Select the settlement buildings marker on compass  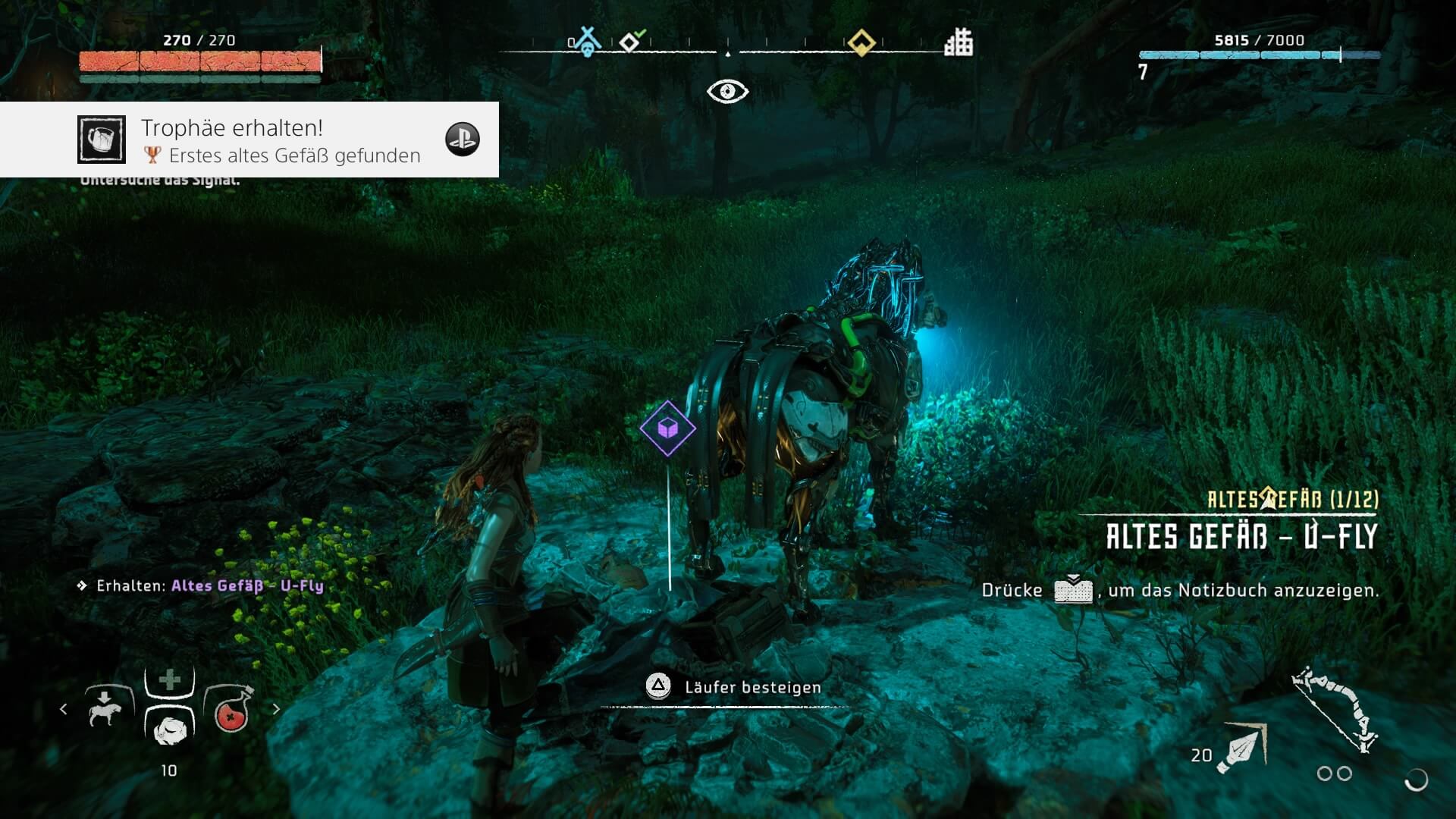[959, 42]
